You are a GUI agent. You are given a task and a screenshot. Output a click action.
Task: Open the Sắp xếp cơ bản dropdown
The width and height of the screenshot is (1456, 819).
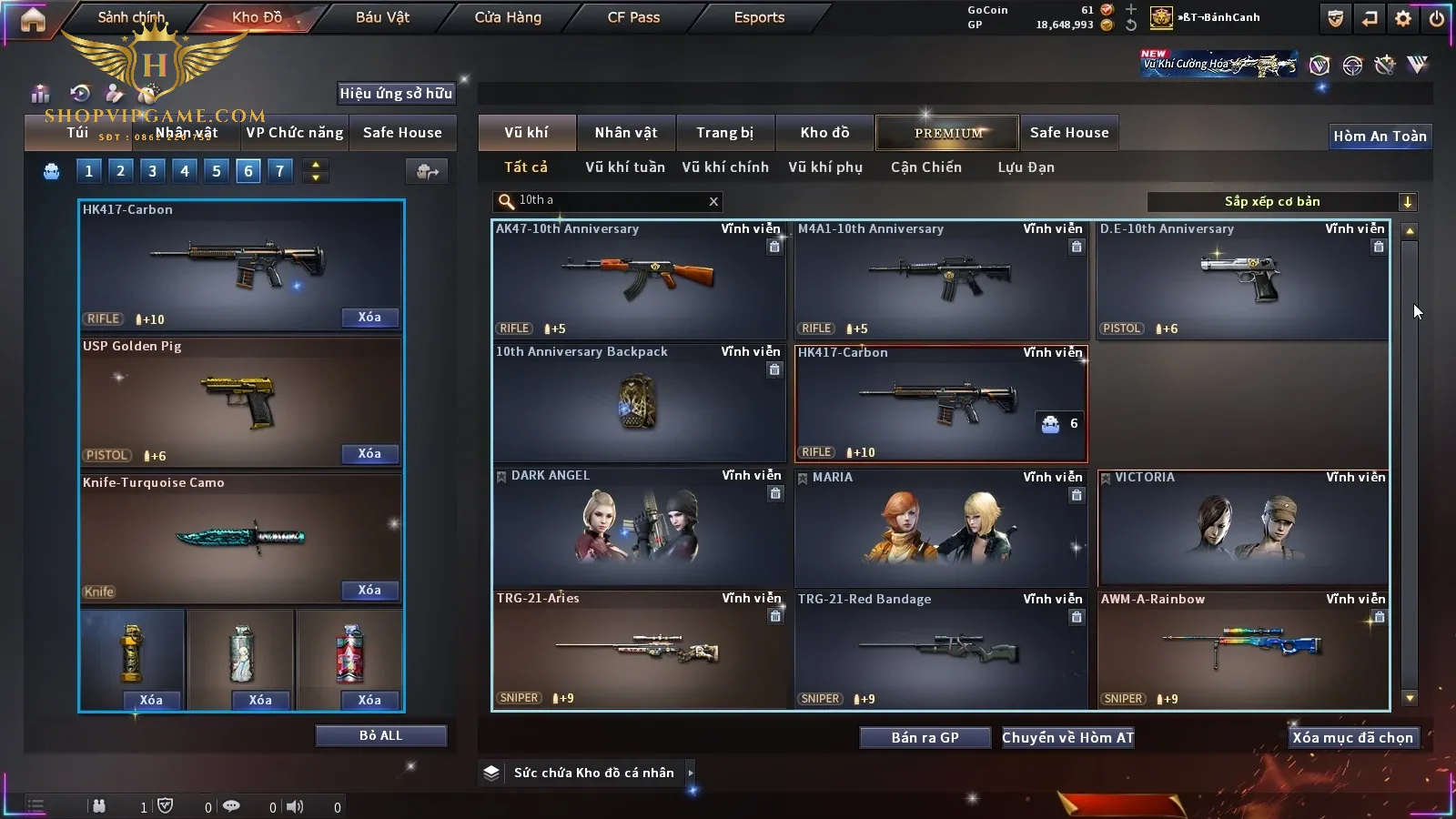click(1281, 202)
